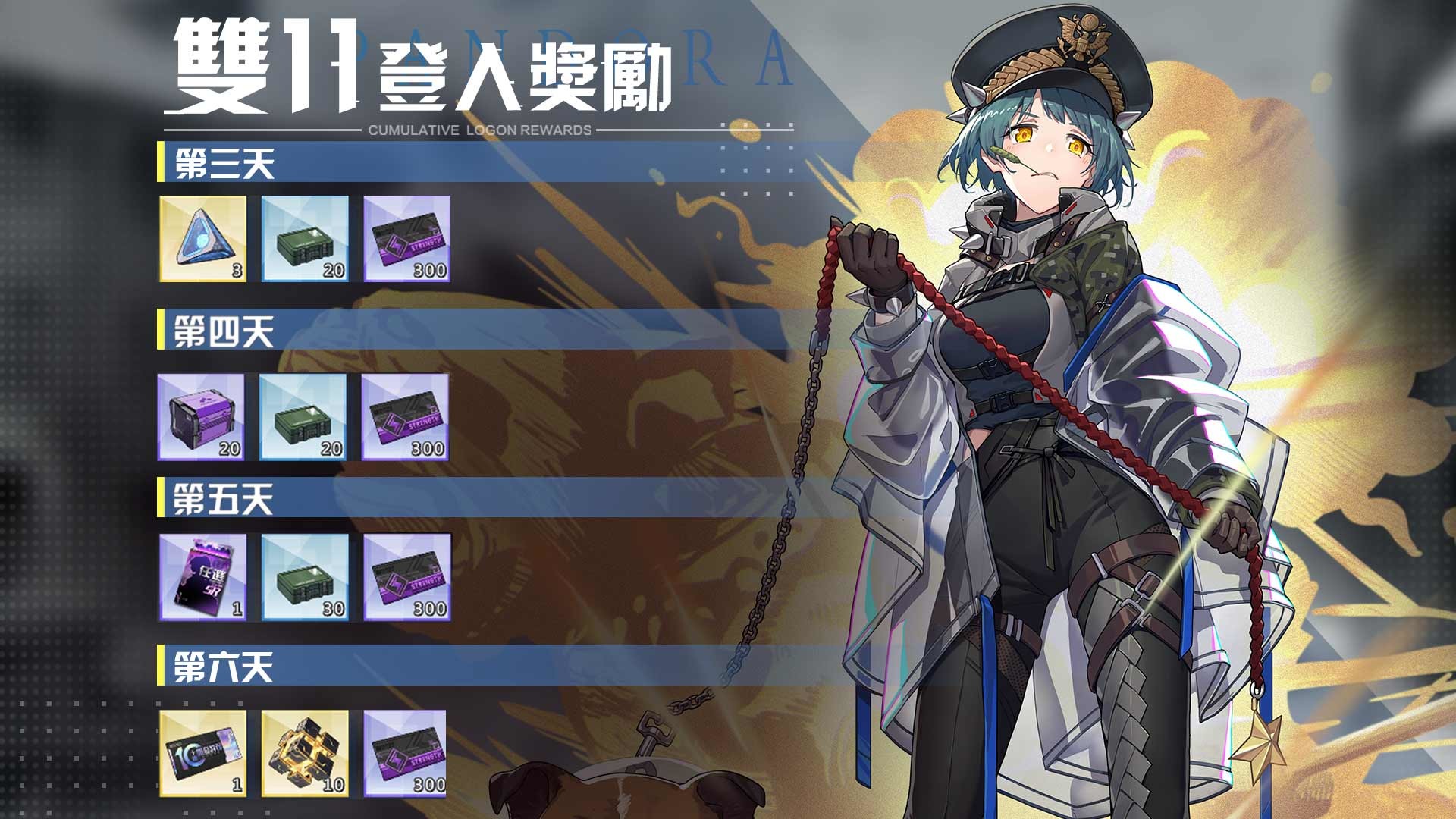1456x819 pixels.
Task: Select the purple Strength card x300 under Day 3
Action: (x=407, y=241)
